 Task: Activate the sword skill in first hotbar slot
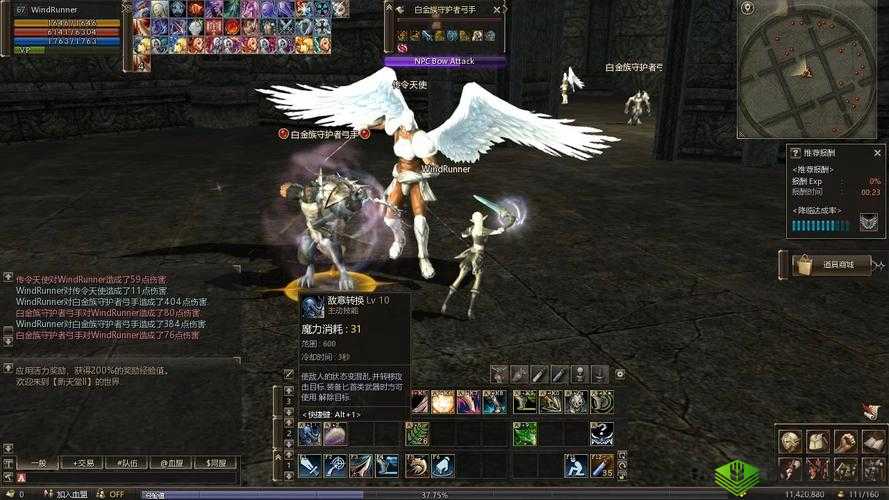click(310, 465)
